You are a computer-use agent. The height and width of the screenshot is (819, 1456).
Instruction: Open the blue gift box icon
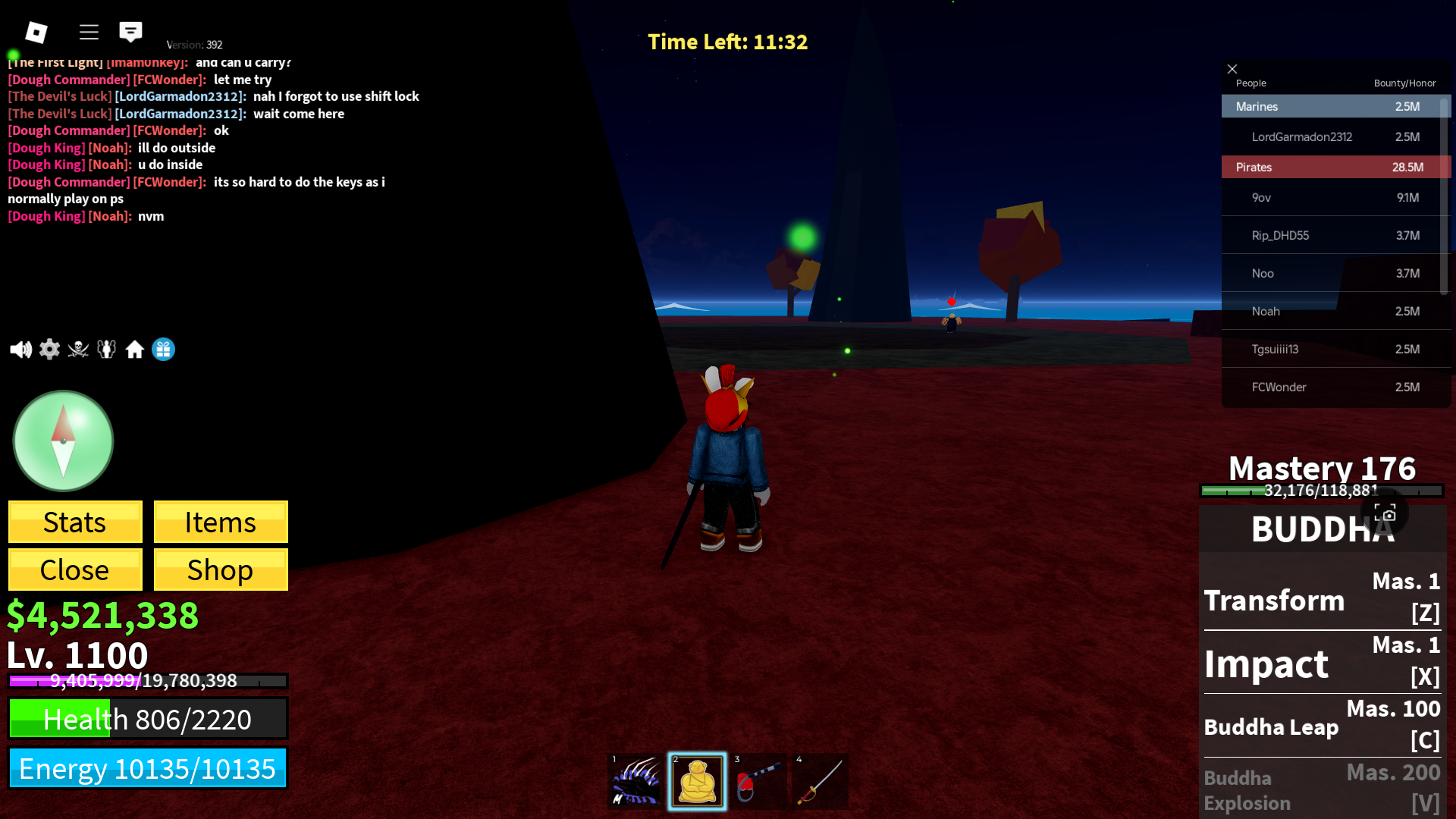pos(163,350)
